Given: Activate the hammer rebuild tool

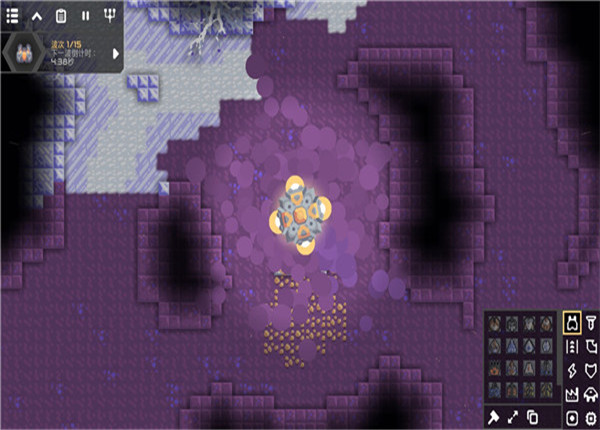Looking at the screenshot, I should [494, 416].
